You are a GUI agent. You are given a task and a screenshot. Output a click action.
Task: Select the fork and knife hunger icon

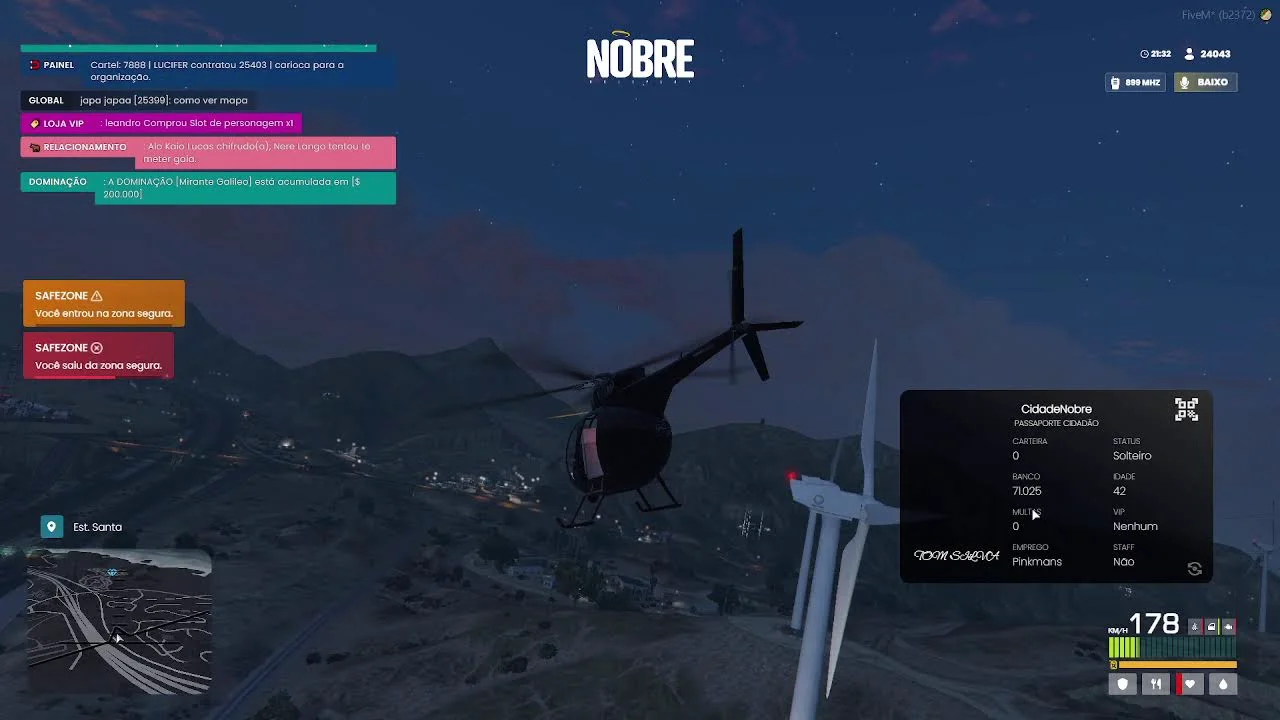pos(1156,684)
